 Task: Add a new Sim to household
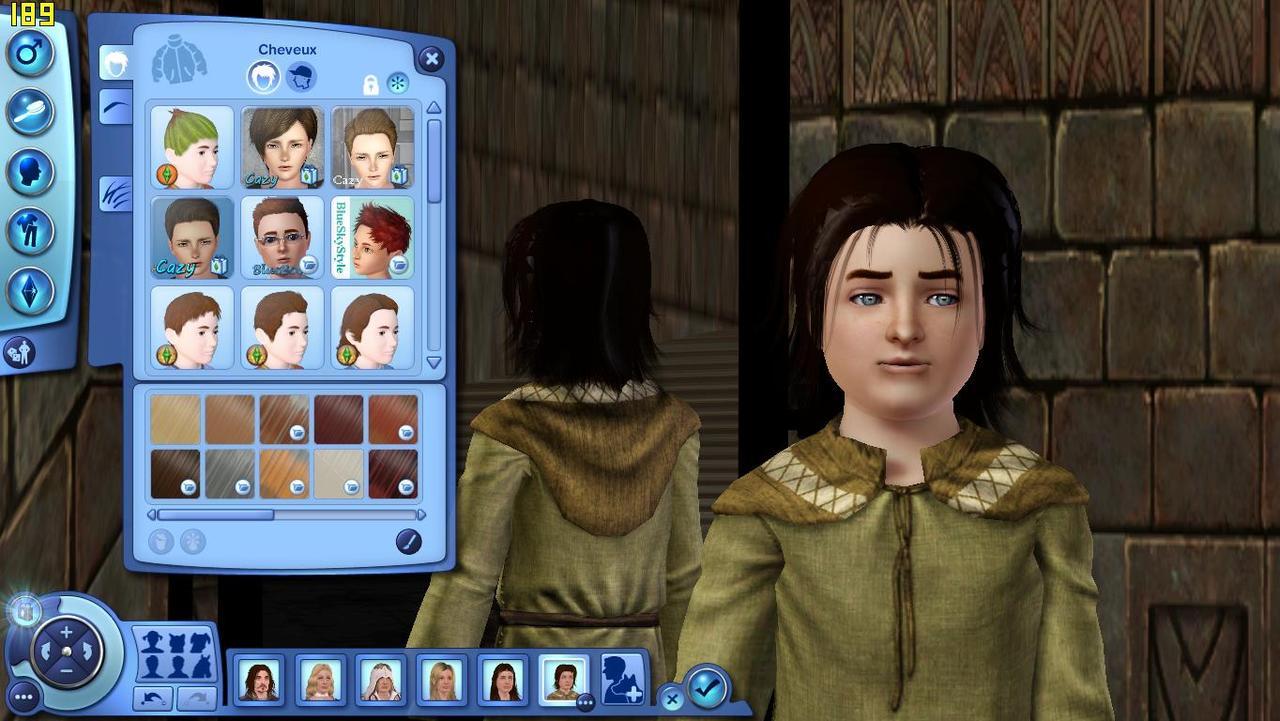(621, 679)
